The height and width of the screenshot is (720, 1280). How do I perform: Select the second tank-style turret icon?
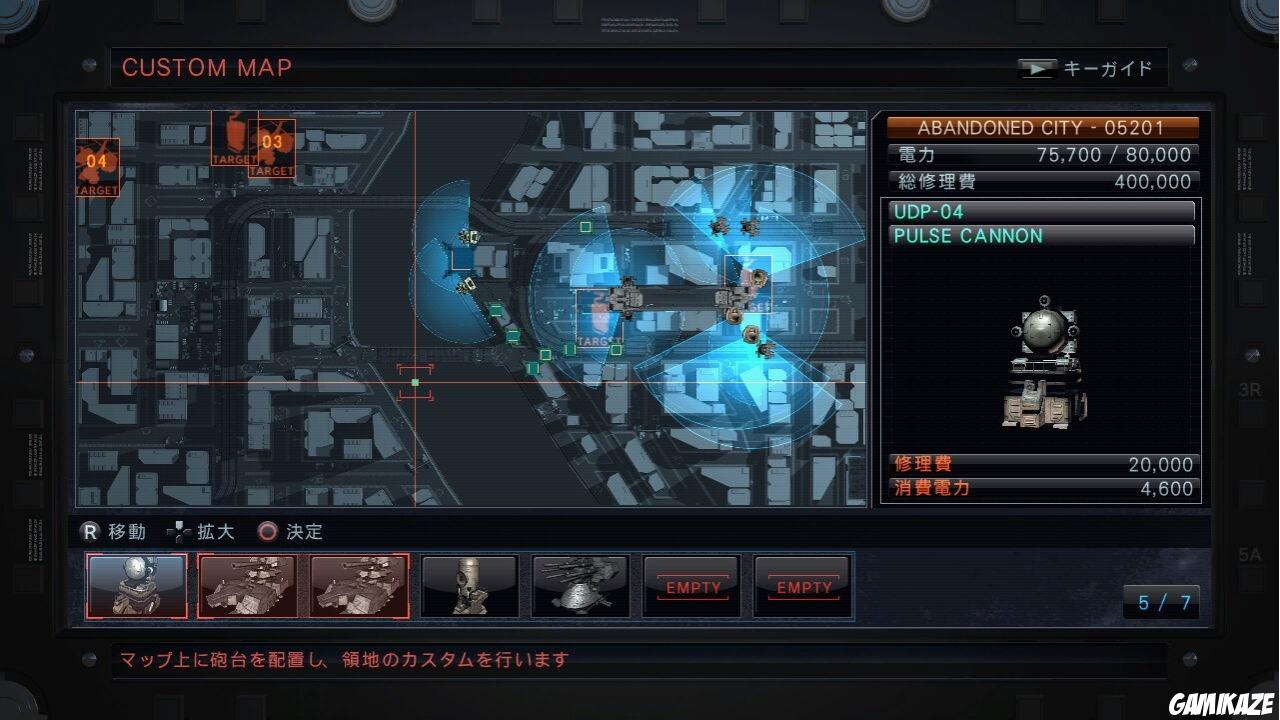pyautogui.click(x=358, y=586)
